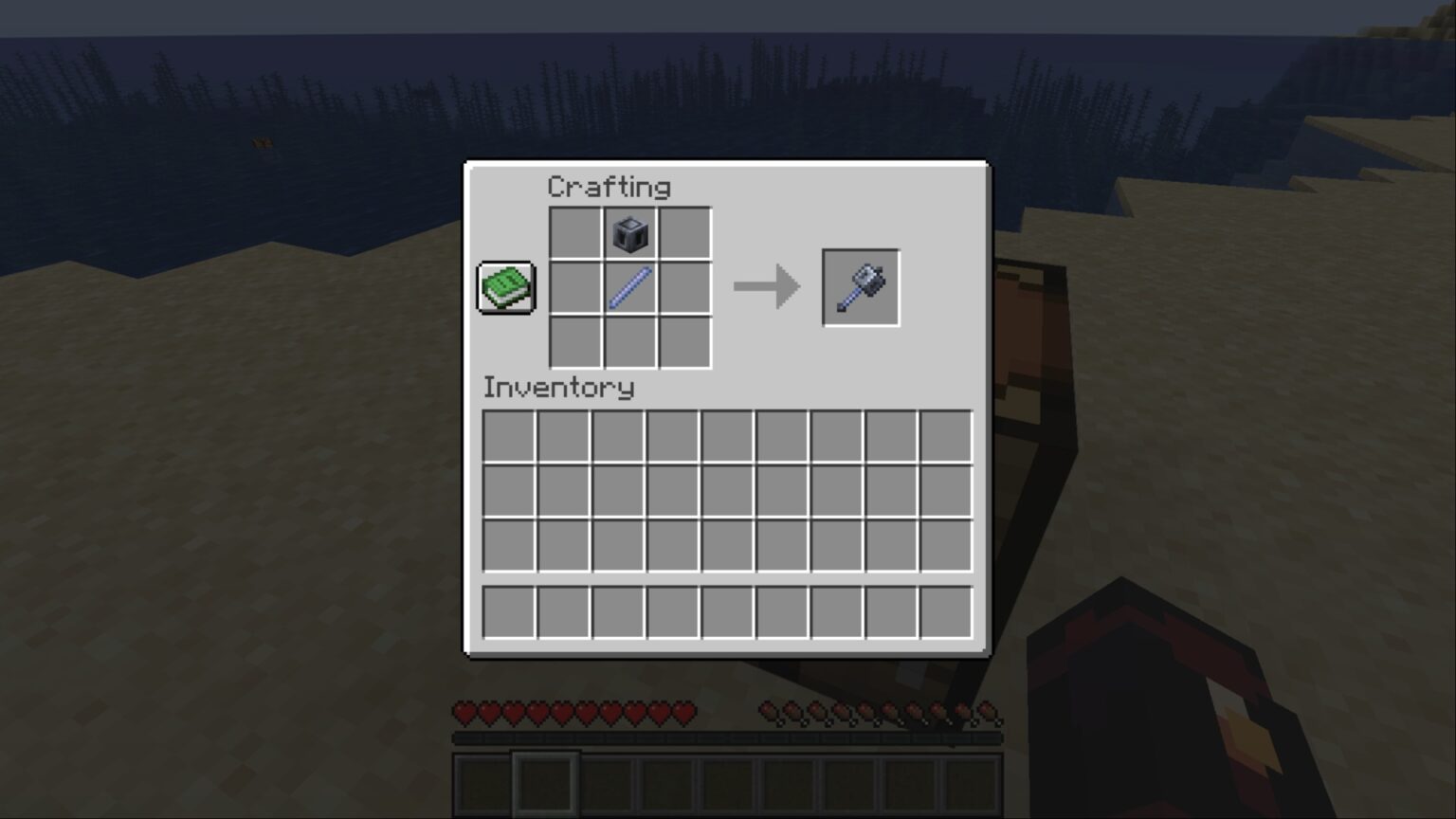This screenshot has height=819, width=1456.
Task: Open the recipe book
Action: tap(506, 286)
